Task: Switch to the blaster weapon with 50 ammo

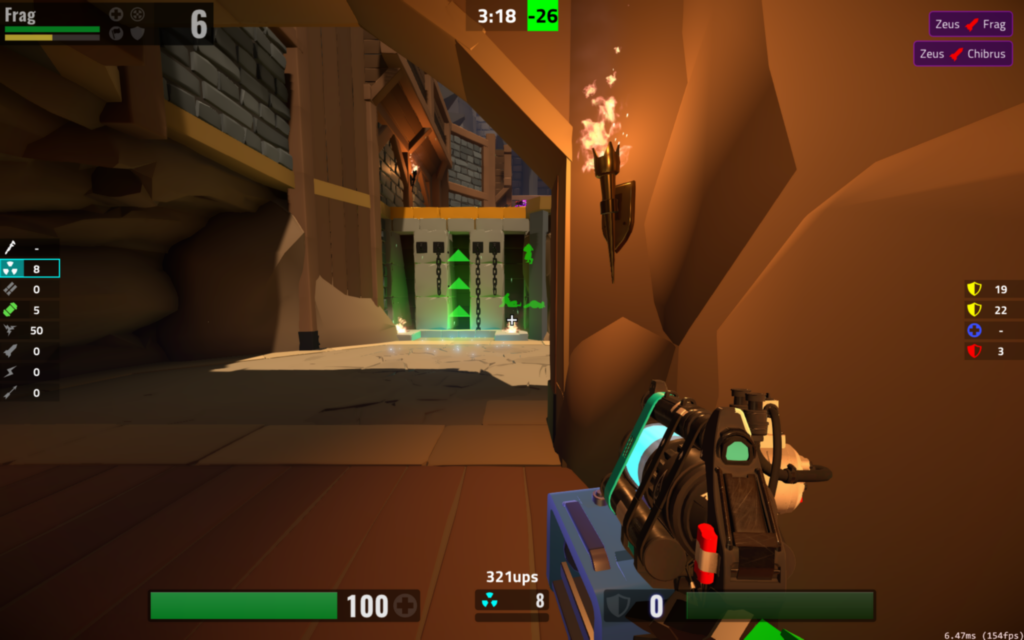Action: [12, 331]
